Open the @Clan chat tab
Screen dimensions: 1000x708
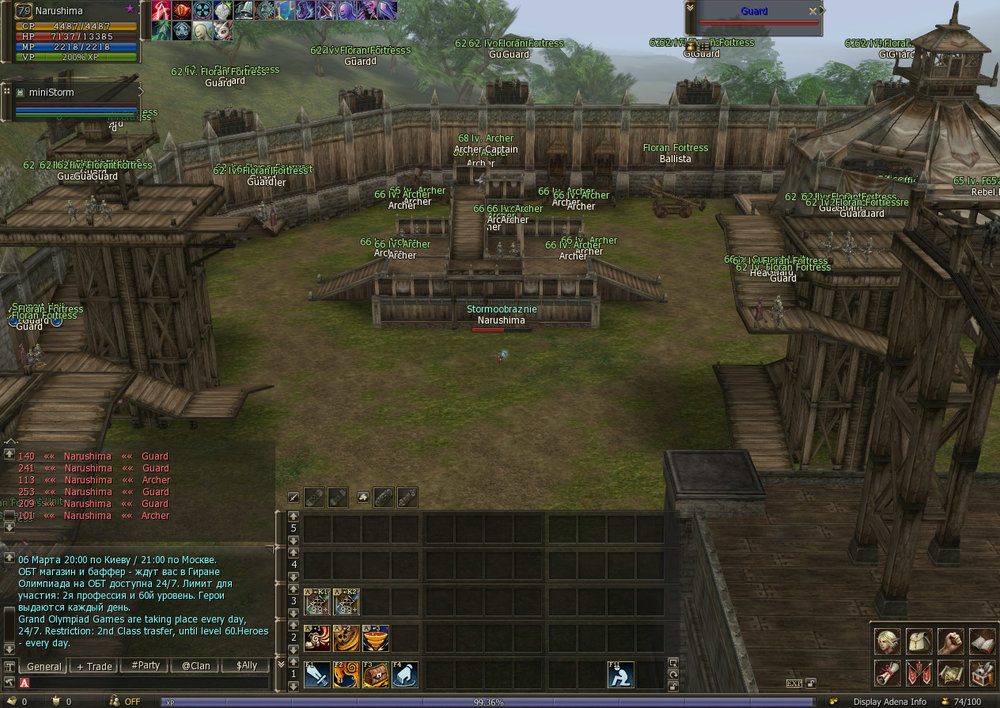[195, 666]
